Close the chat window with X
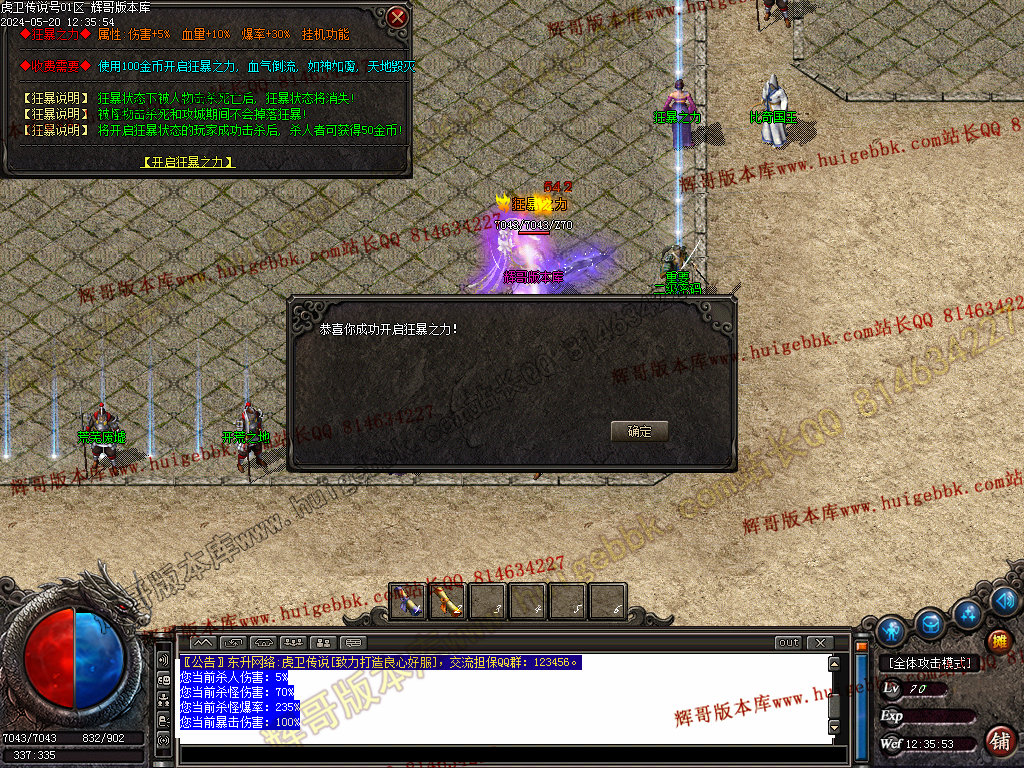The width and height of the screenshot is (1024, 768). [x=820, y=642]
